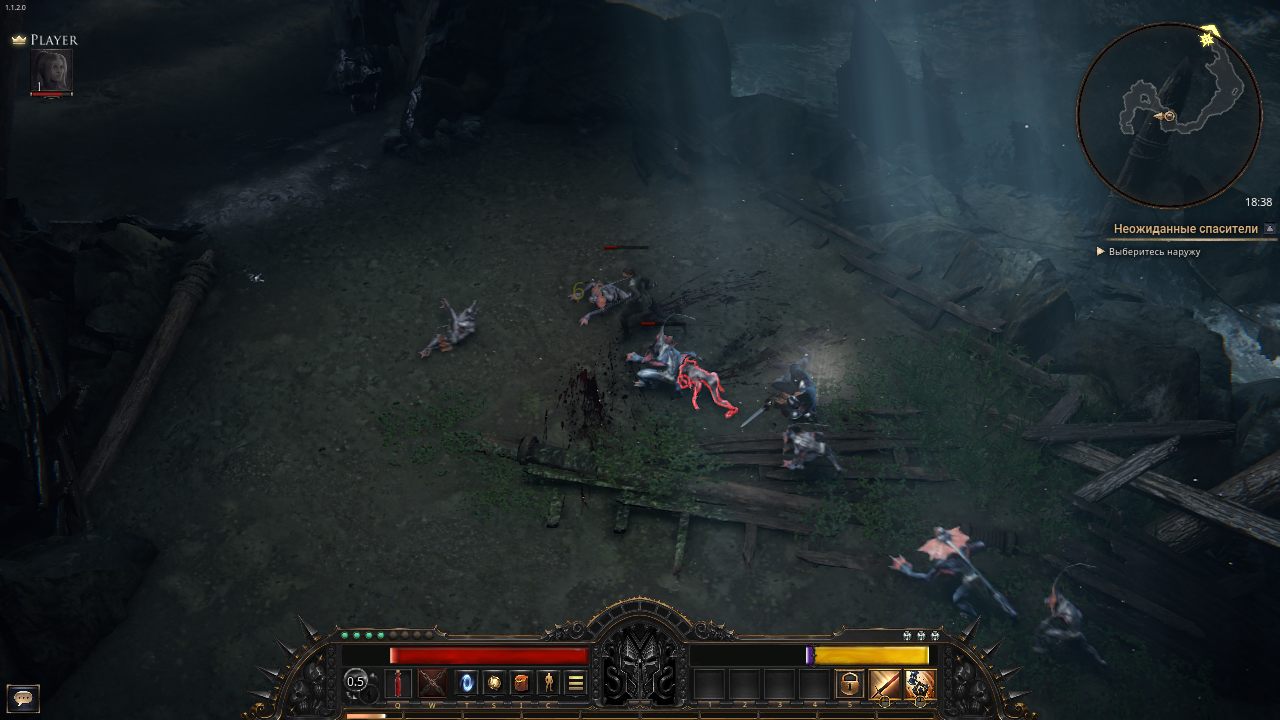The height and width of the screenshot is (720, 1280).
Task: Activate the sword melee skill icon
Action: point(885,685)
